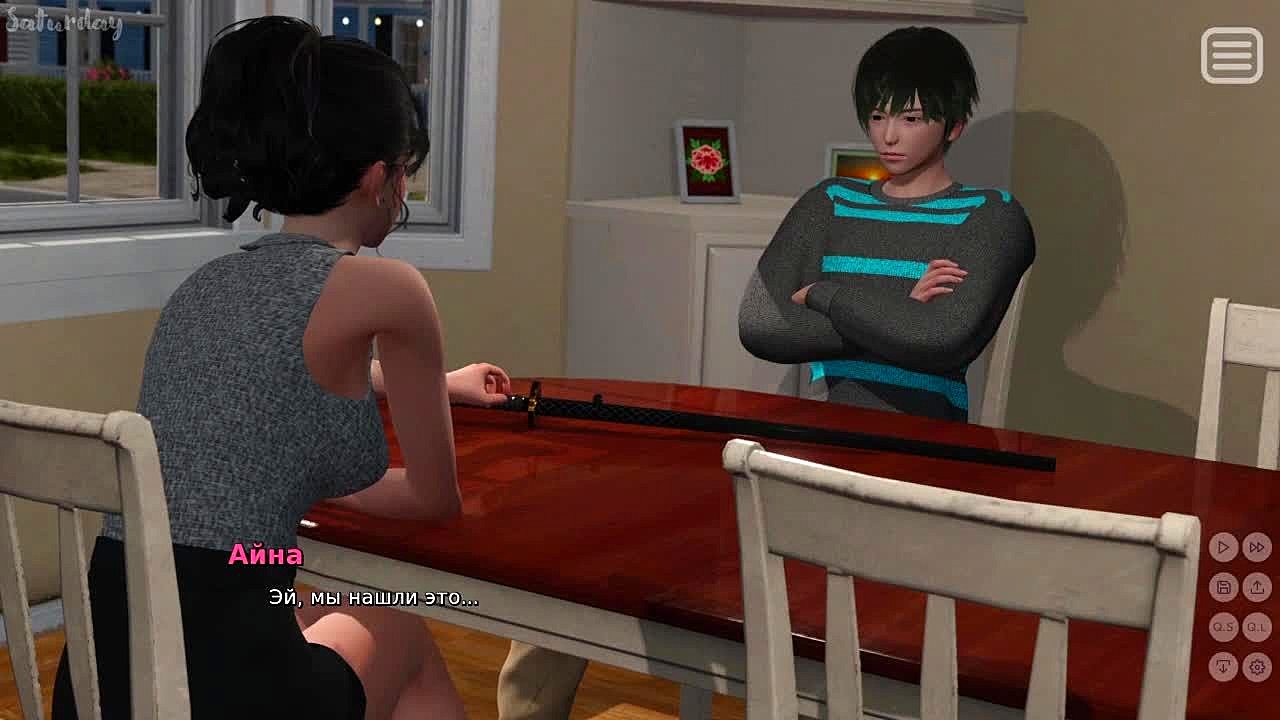Start auto-play with the play triangle button
Screen dimensions: 1280x720
1223,547
